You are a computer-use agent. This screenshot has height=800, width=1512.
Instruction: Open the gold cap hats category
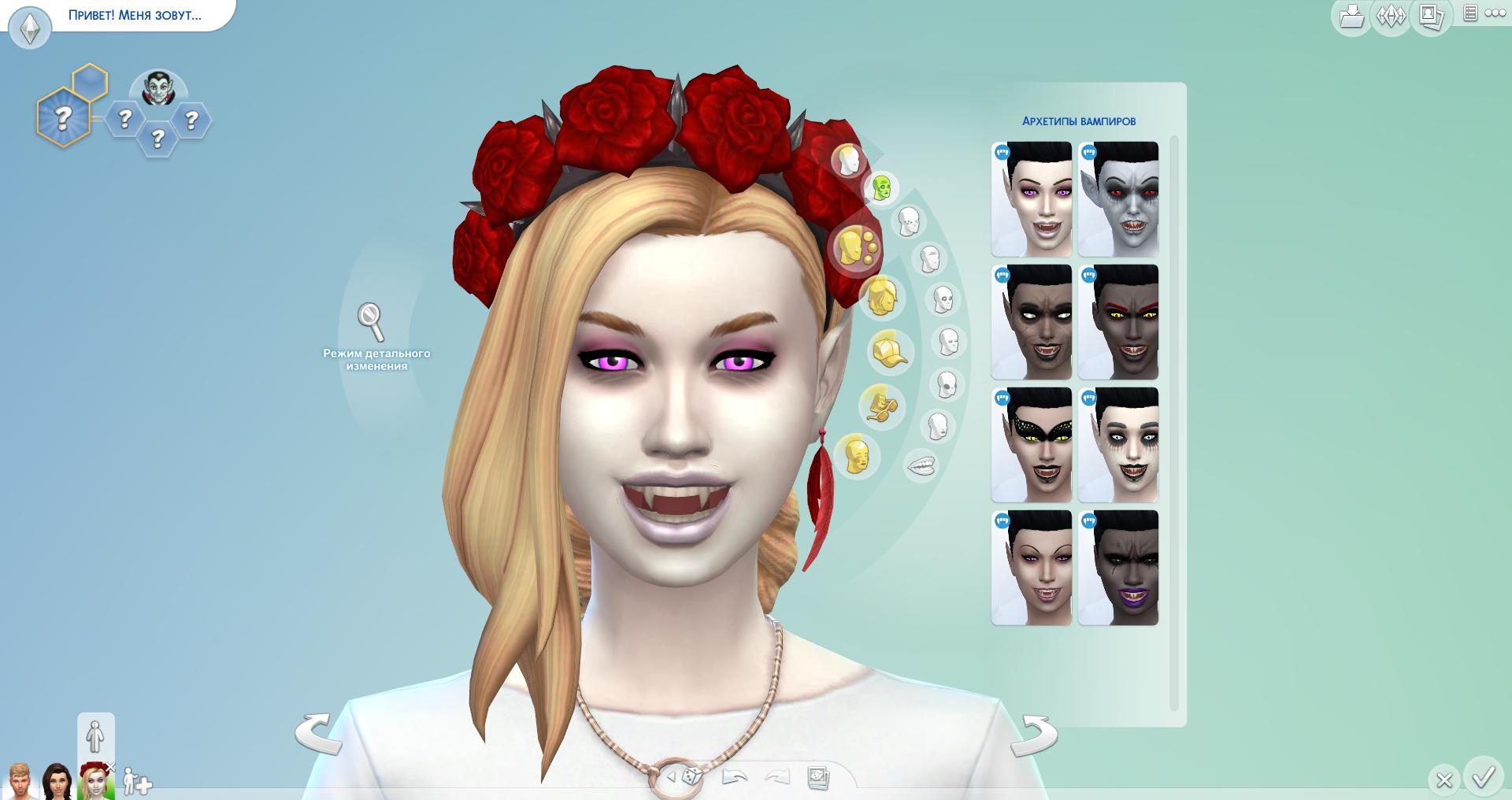(890, 352)
